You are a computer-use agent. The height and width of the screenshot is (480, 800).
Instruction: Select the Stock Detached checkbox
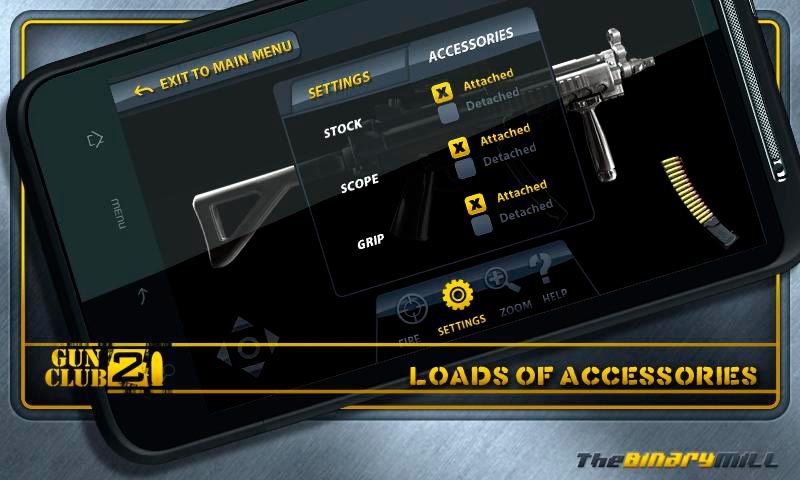point(448,113)
